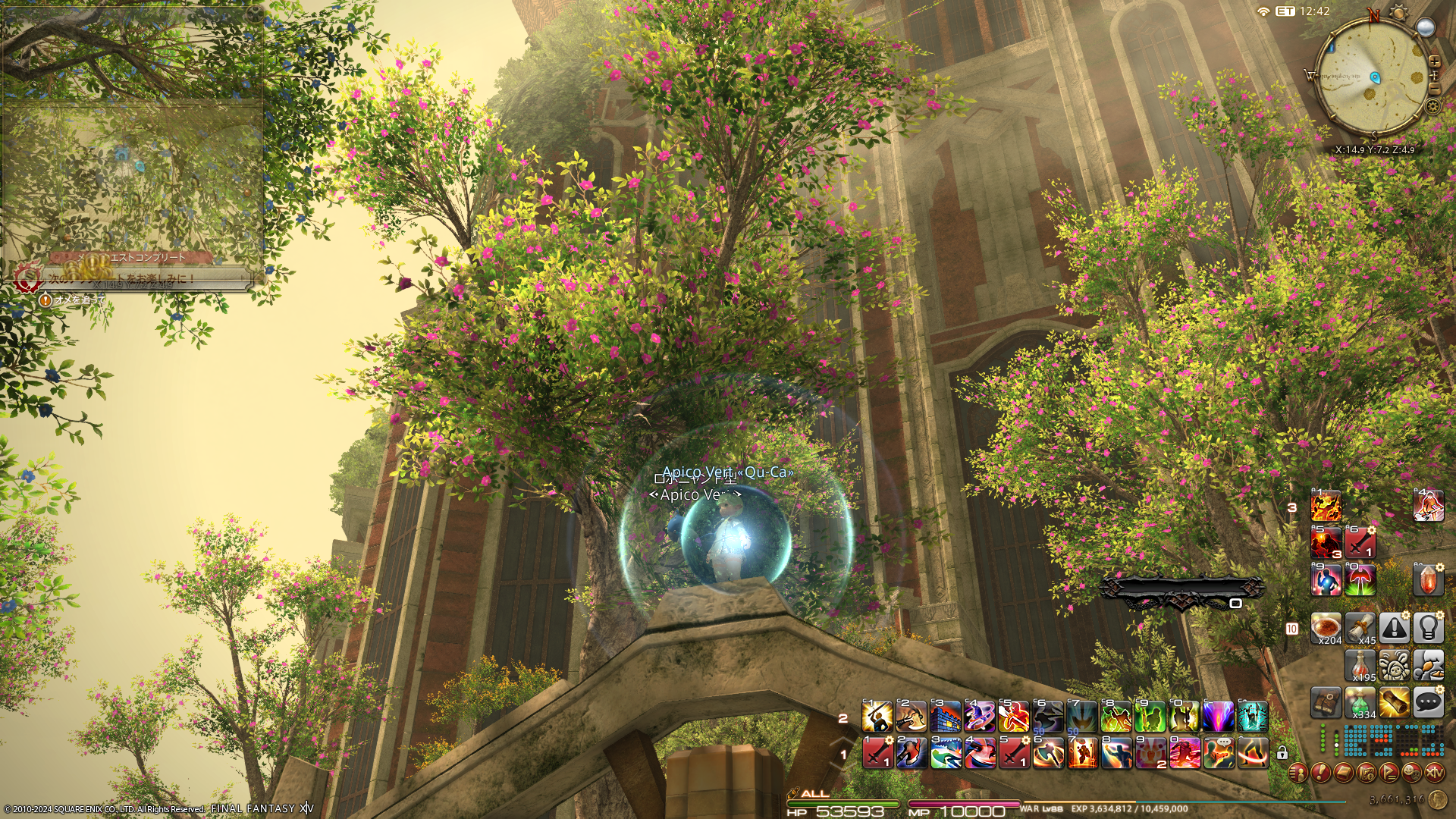Zoom out the minimap with the minus button
This screenshot has width=1456, height=819.
(1434, 87)
